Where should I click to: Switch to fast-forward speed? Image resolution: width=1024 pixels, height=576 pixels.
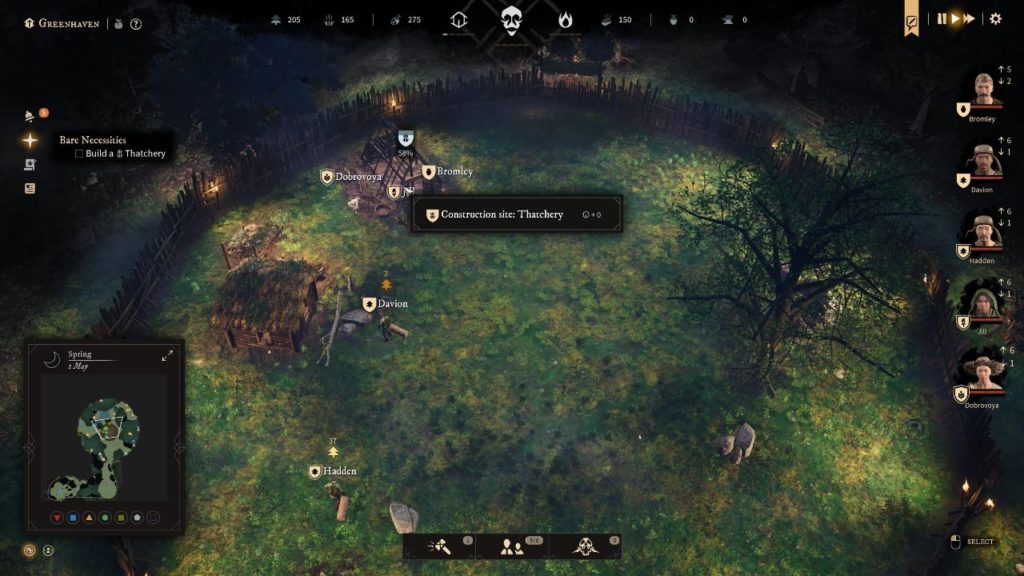tap(969, 19)
